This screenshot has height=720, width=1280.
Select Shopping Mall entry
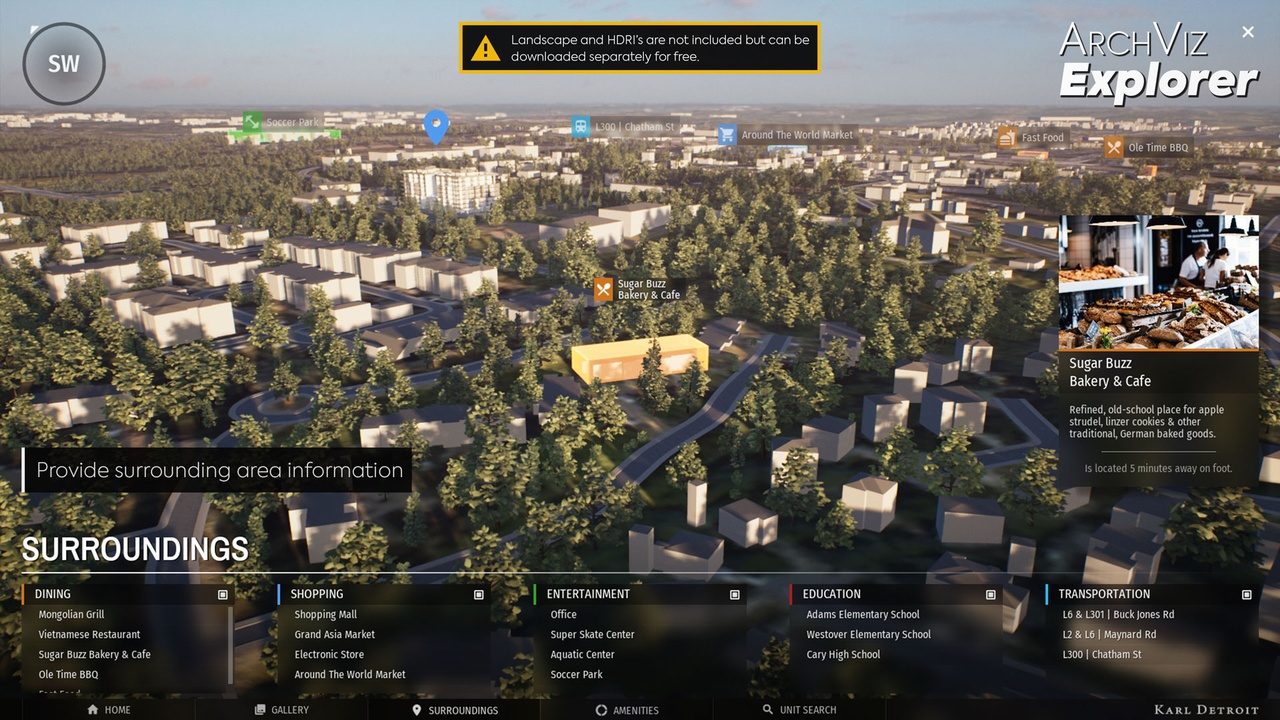pos(325,615)
